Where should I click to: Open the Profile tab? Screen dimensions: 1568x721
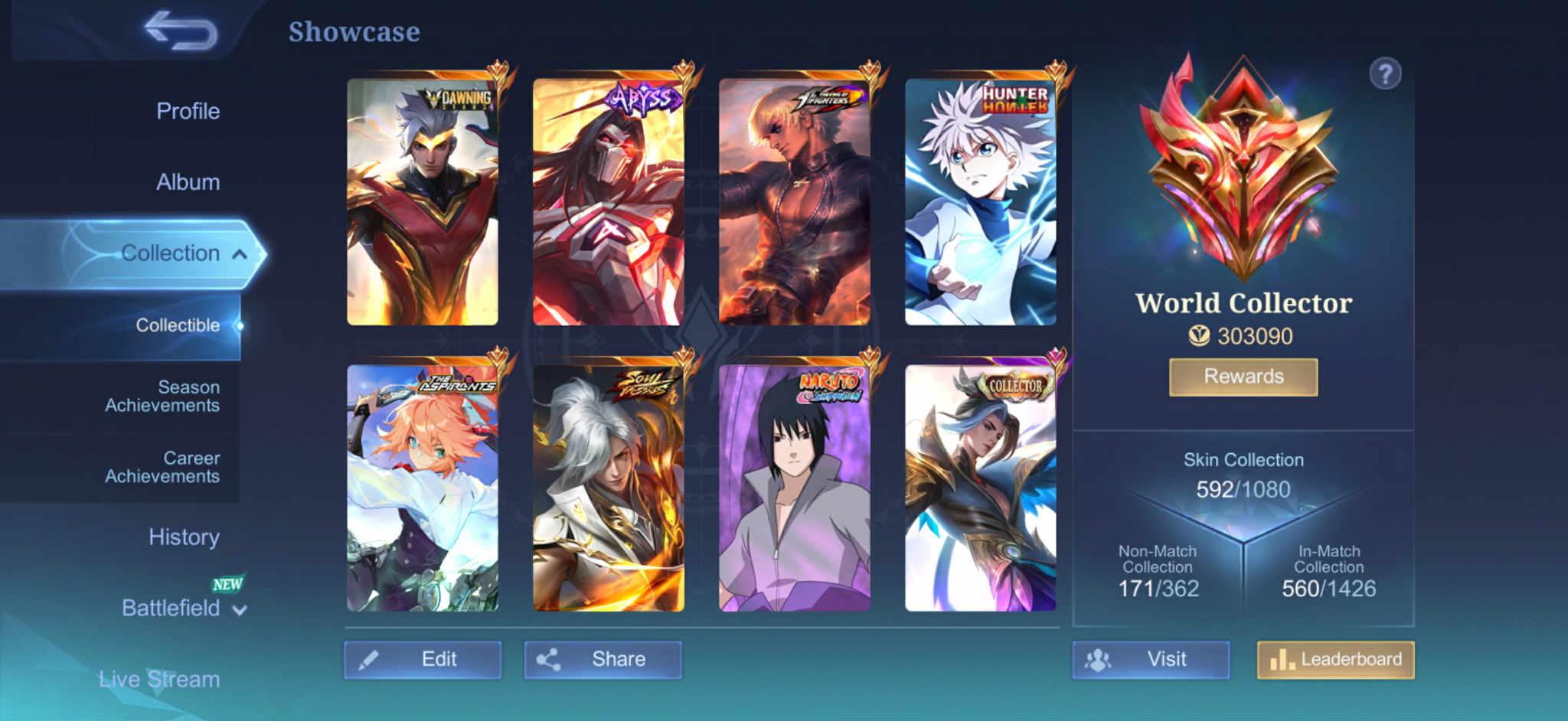point(188,111)
